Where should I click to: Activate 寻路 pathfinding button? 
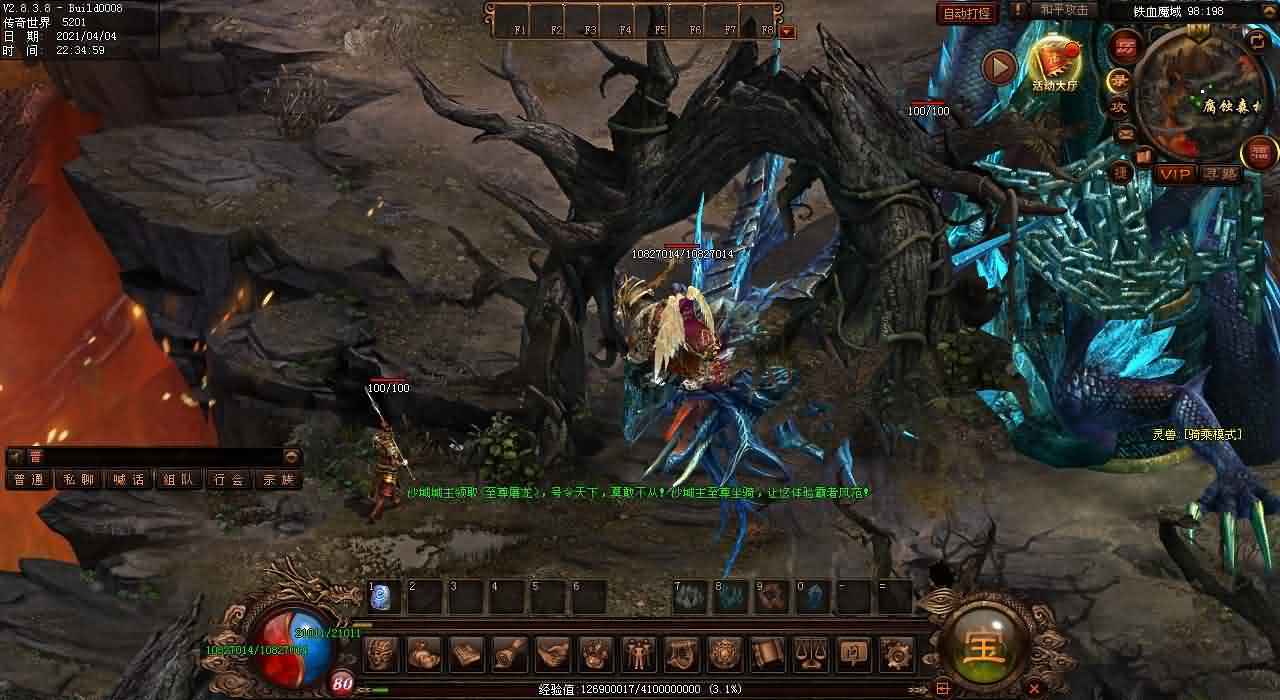tap(1220, 174)
